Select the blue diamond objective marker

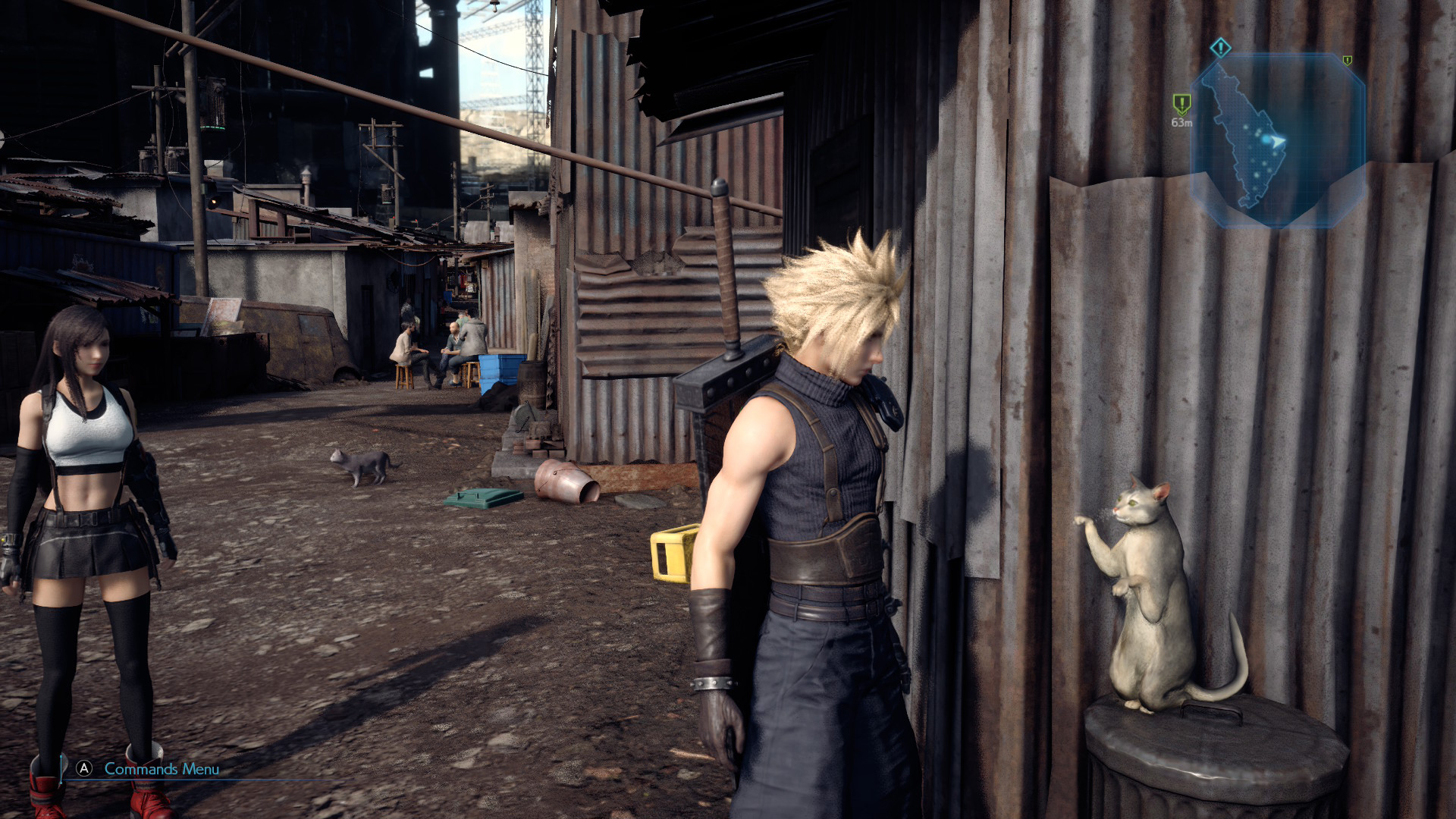click(x=1220, y=49)
